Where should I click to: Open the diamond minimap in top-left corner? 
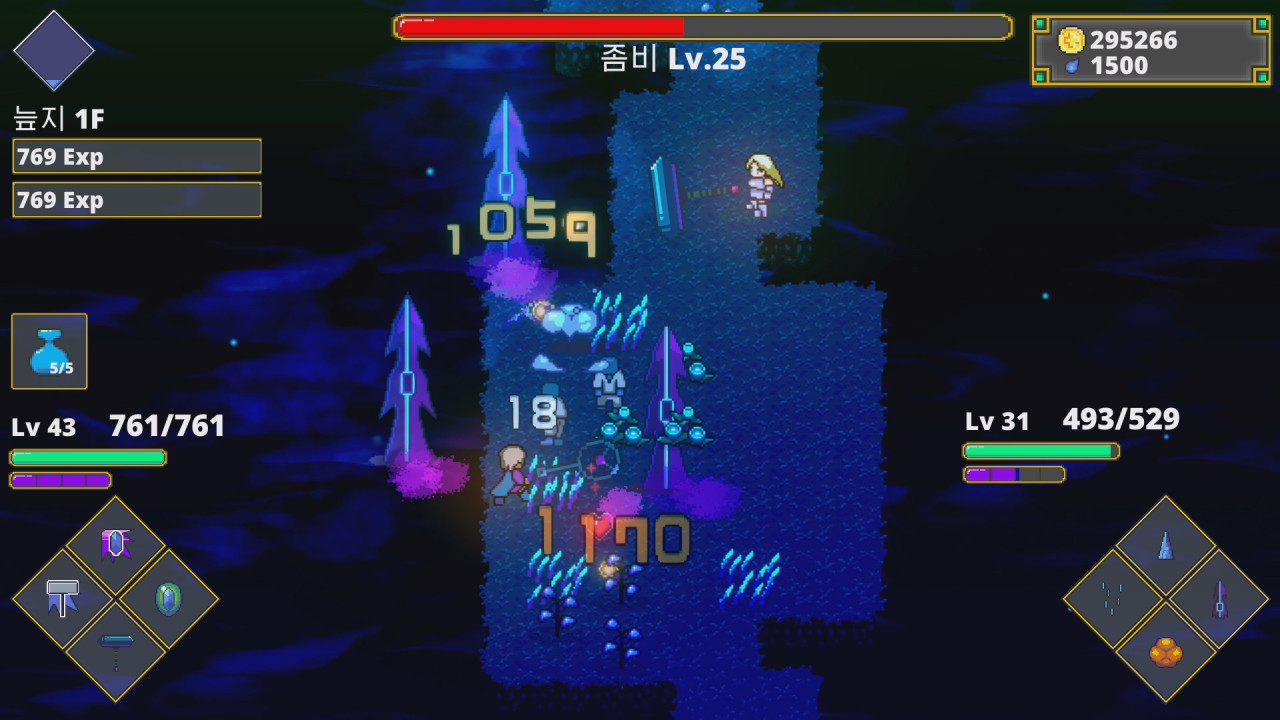coord(53,48)
